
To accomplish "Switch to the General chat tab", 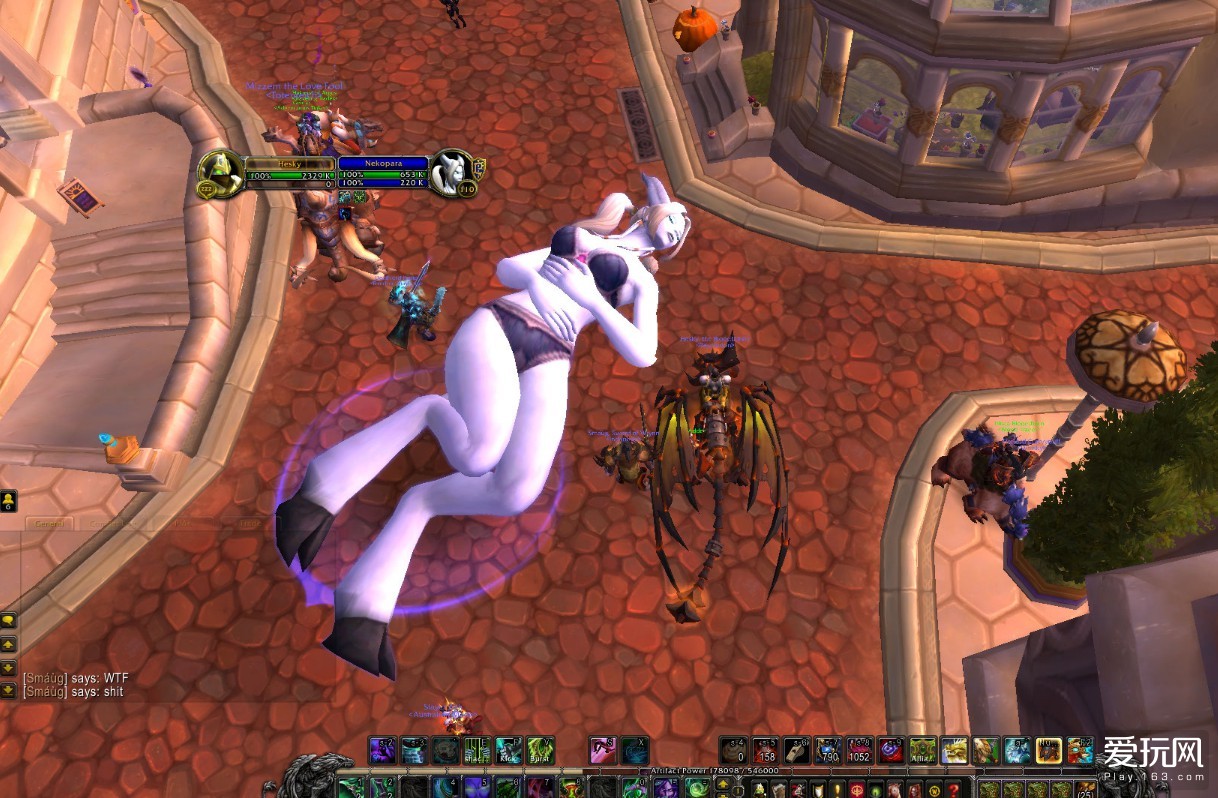I will click(x=48, y=523).
